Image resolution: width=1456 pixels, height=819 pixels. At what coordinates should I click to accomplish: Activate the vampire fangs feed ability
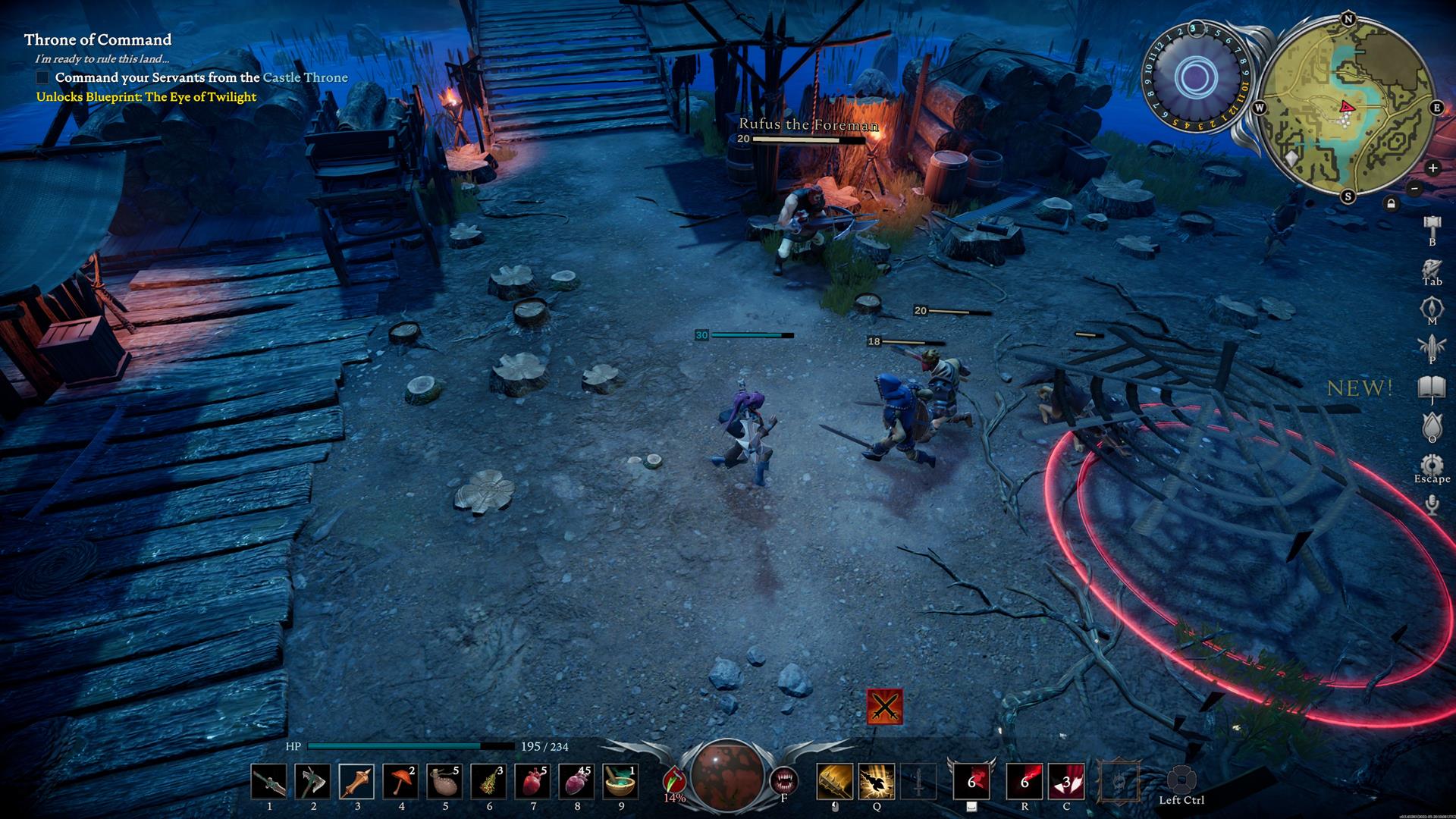coord(784,780)
